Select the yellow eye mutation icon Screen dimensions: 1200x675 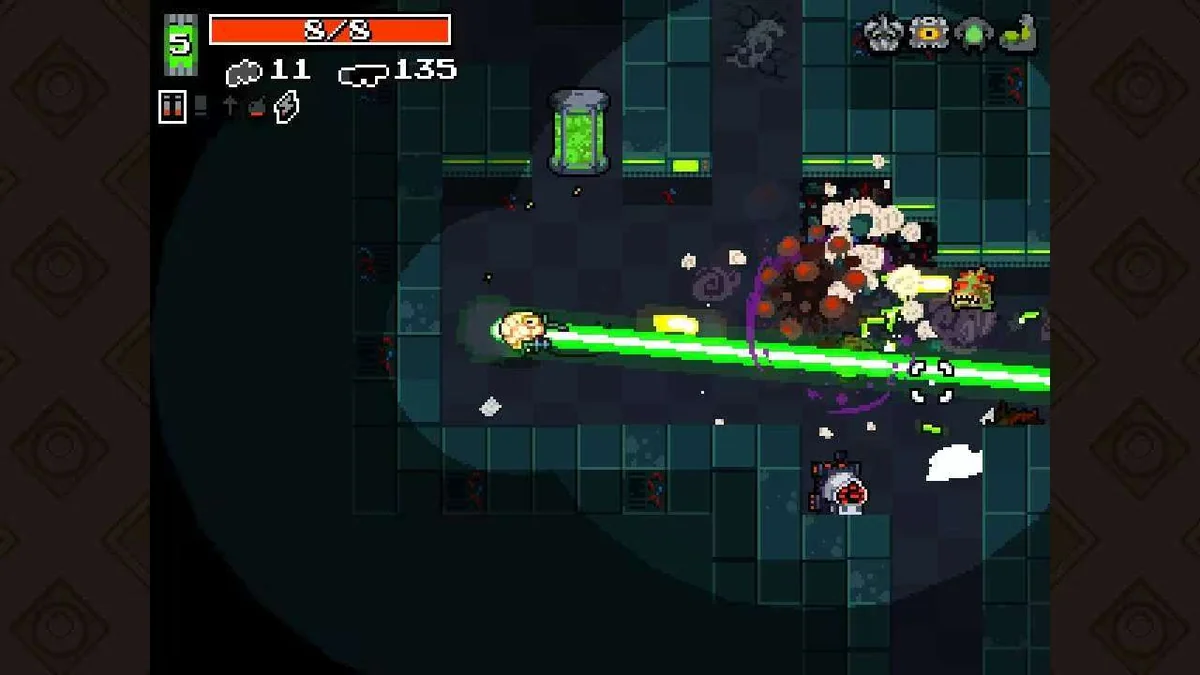(x=928, y=35)
